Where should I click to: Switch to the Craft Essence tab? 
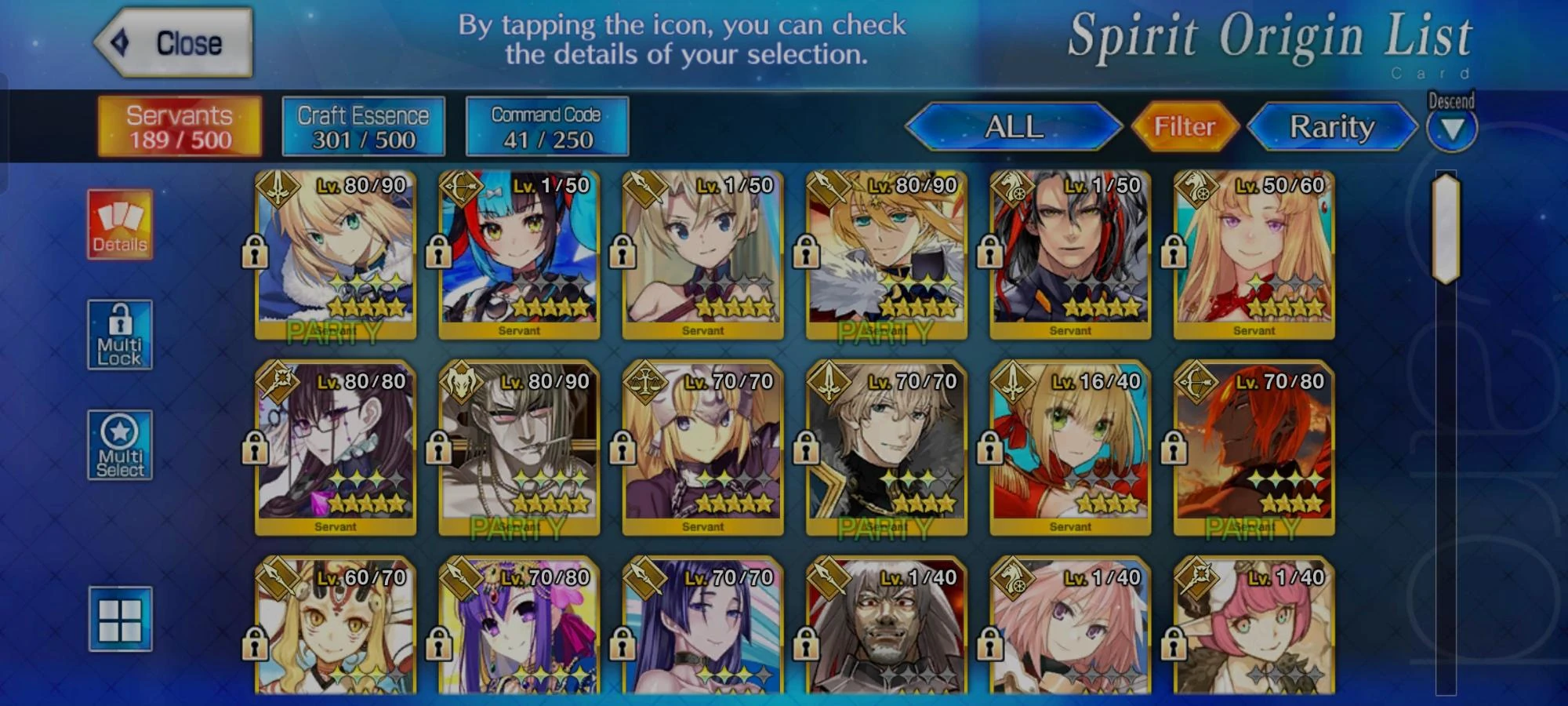tap(362, 126)
